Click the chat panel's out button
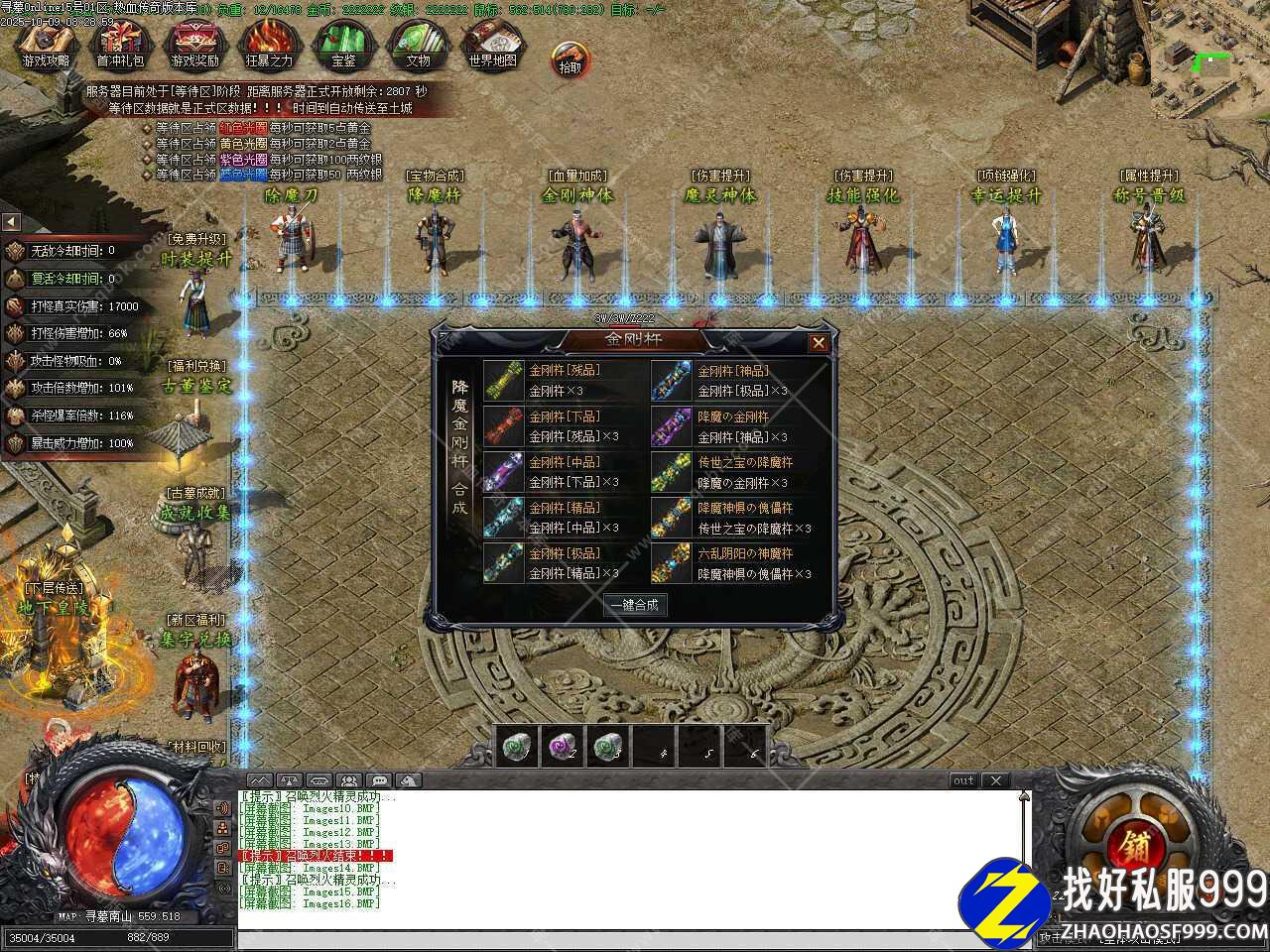 [x=963, y=781]
